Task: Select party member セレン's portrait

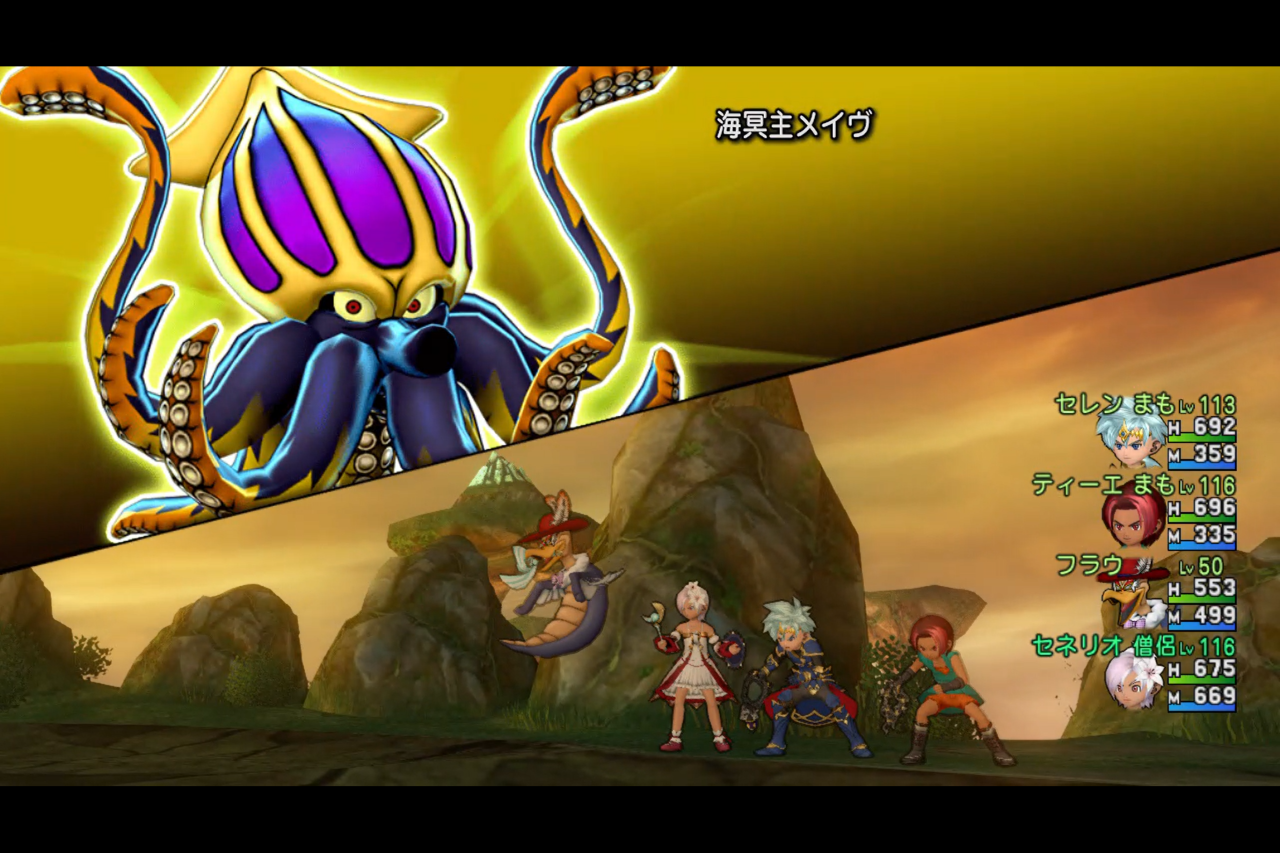Action: (x=1130, y=437)
